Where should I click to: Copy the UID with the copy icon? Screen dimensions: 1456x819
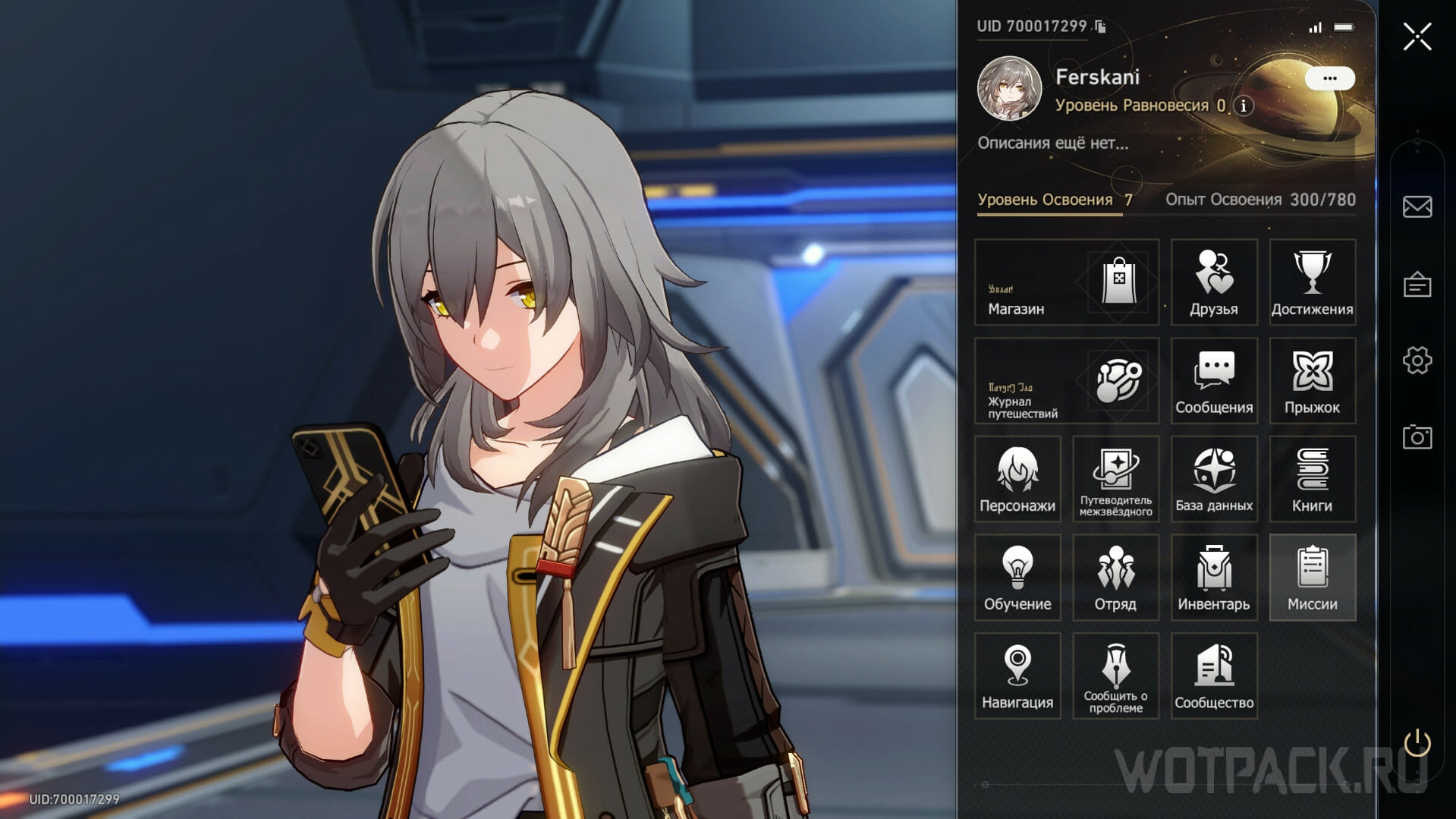coord(1100,27)
